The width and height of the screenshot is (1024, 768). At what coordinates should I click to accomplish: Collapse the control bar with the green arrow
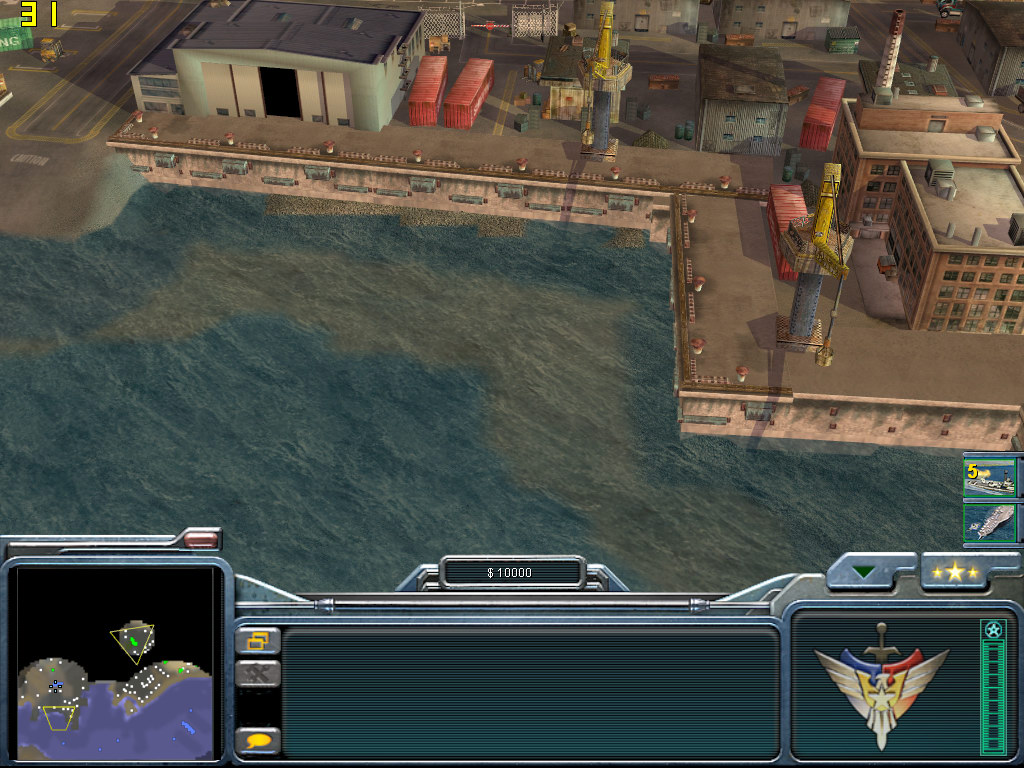tap(863, 573)
